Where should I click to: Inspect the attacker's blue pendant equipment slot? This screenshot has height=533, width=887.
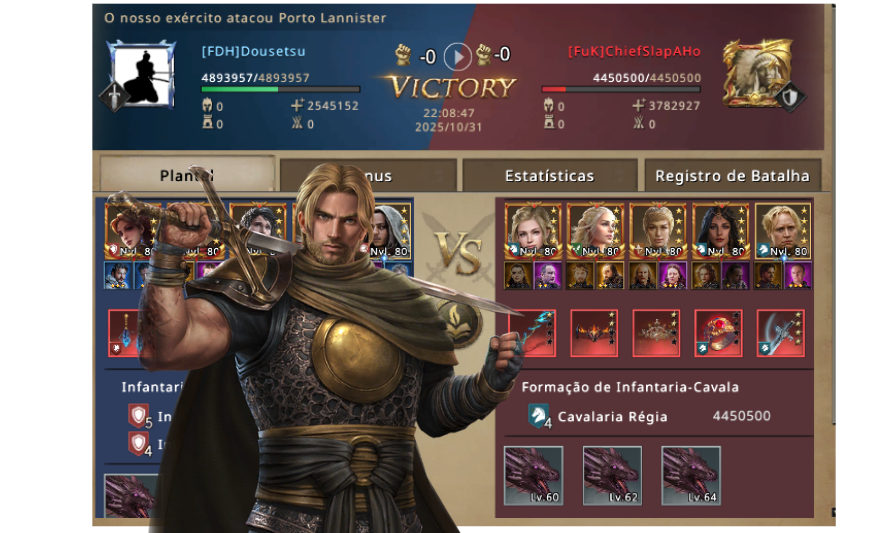click(124, 333)
